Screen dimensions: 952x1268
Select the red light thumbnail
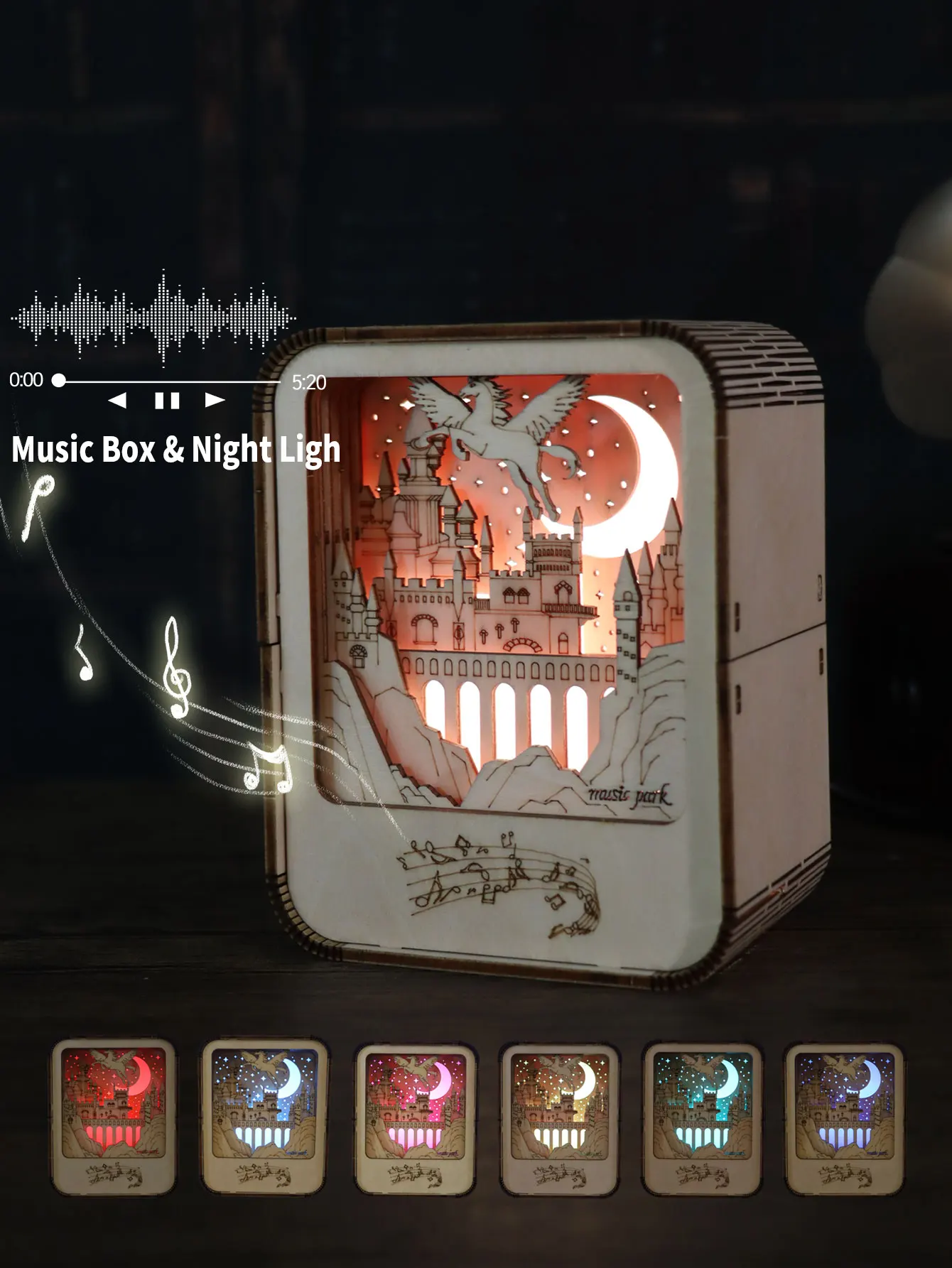click(114, 1116)
